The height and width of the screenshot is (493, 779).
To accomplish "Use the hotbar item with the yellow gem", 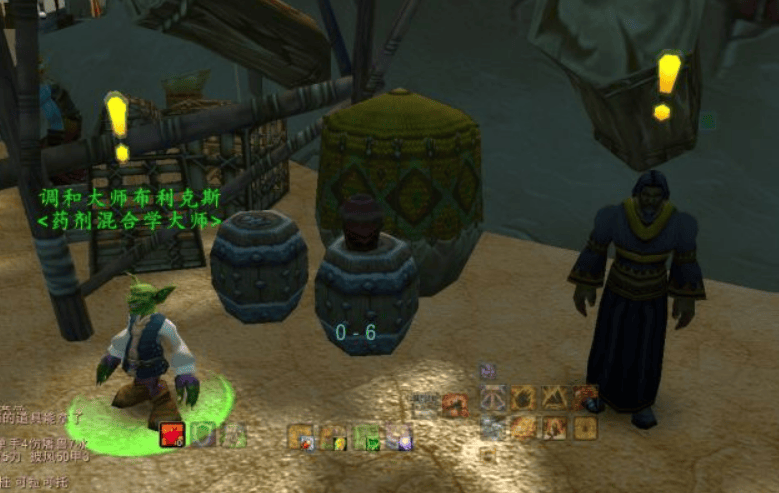I will tap(333, 437).
